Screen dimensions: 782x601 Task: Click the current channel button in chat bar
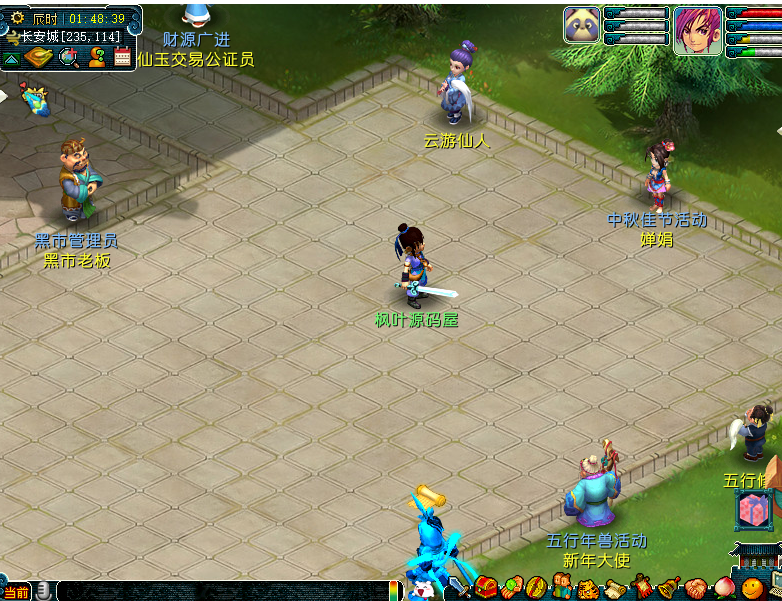click(x=16, y=592)
